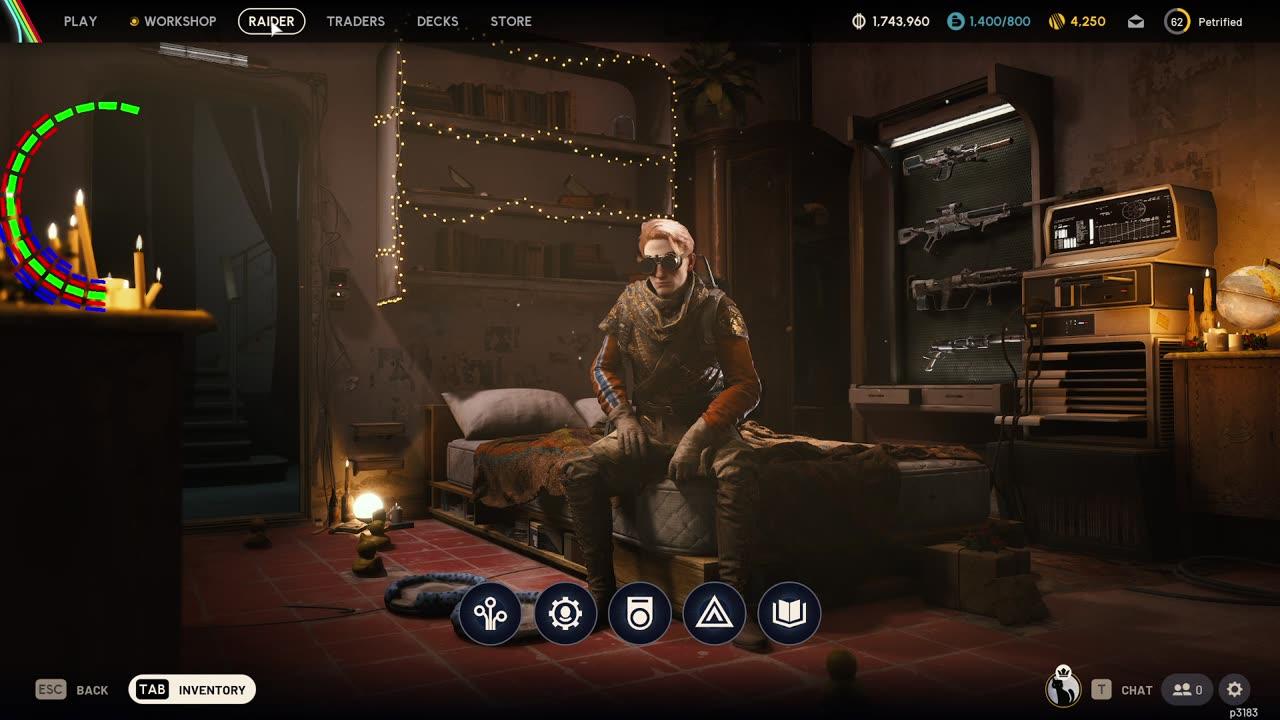1280x720 pixels.
Task: Open the Chat panel
Action: pos(1123,690)
